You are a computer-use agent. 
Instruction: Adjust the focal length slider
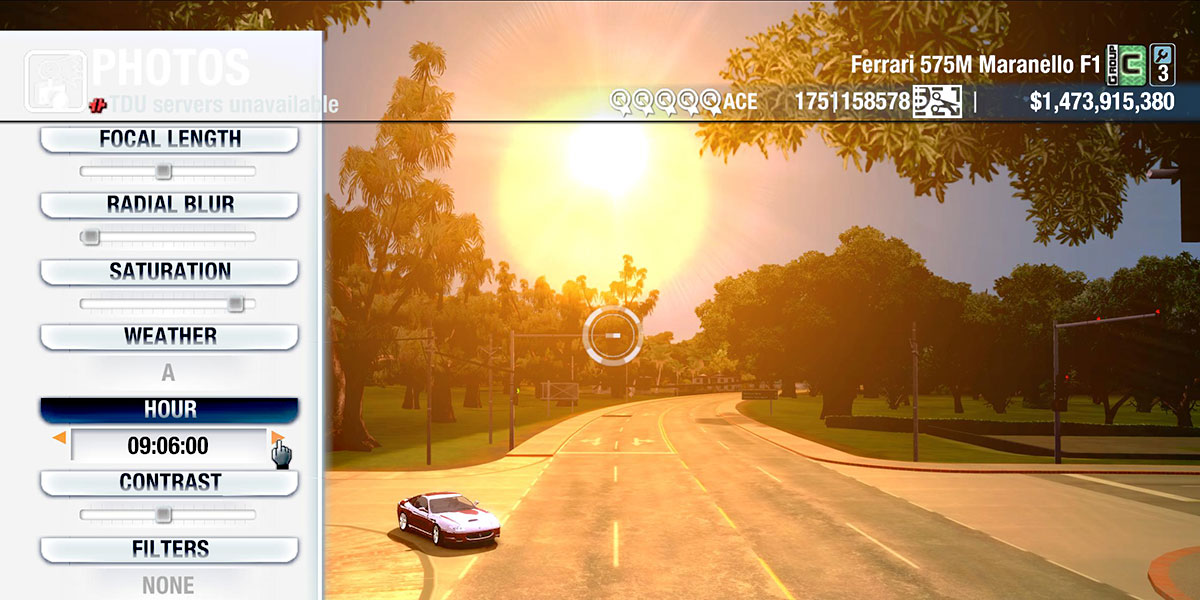[164, 172]
